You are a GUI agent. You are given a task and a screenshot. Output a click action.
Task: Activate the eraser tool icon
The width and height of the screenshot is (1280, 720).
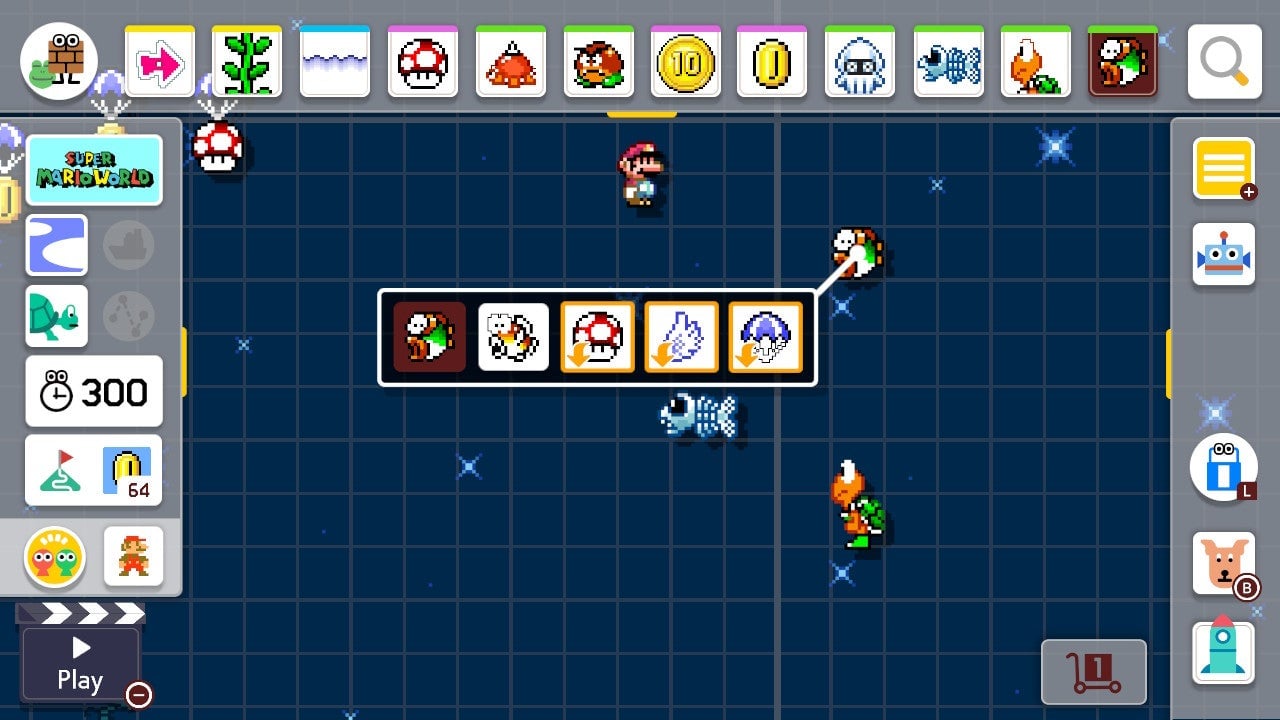pyautogui.click(x=1225, y=466)
